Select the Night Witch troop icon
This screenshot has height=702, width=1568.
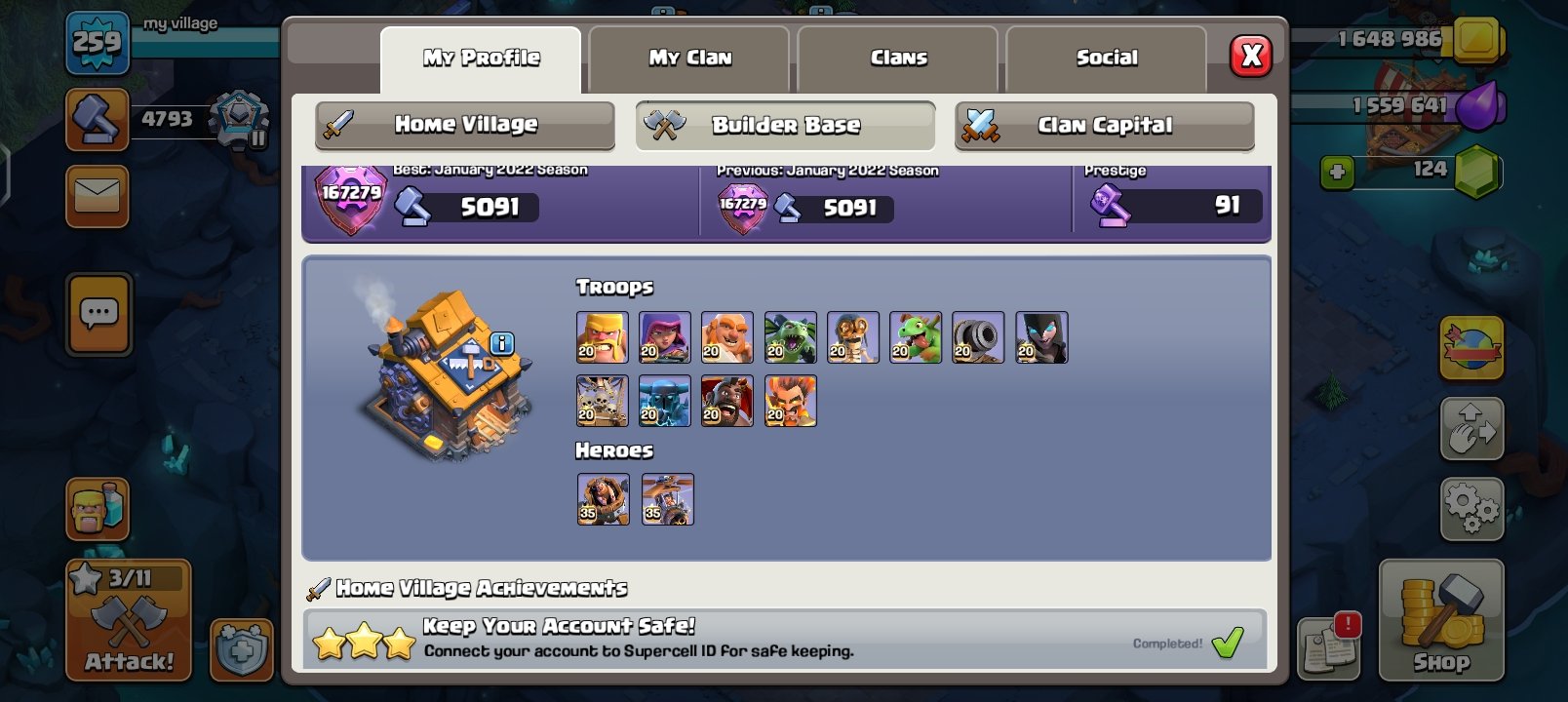point(1039,336)
